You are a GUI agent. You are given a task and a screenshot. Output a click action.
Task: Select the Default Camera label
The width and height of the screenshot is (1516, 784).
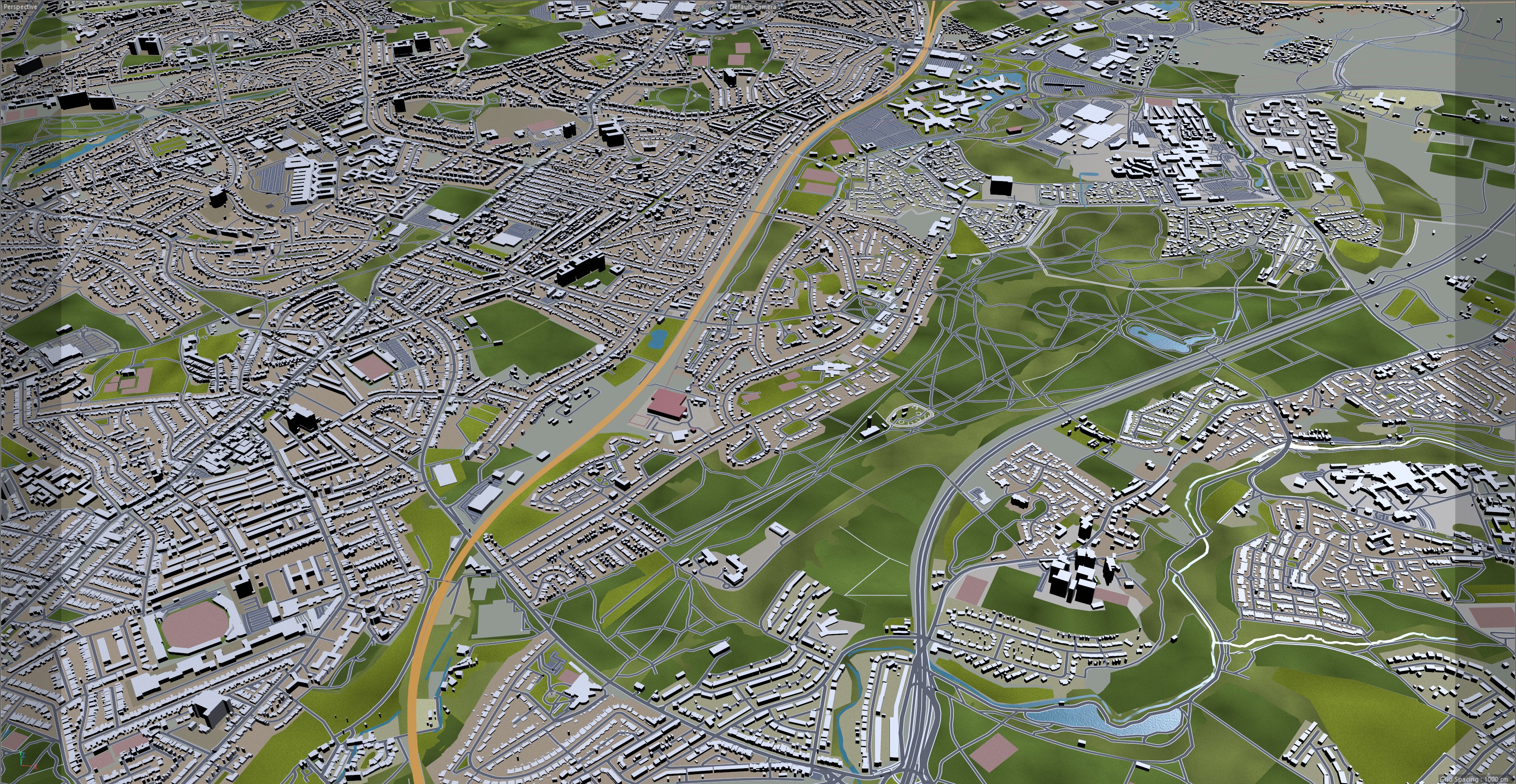(x=753, y=6)
